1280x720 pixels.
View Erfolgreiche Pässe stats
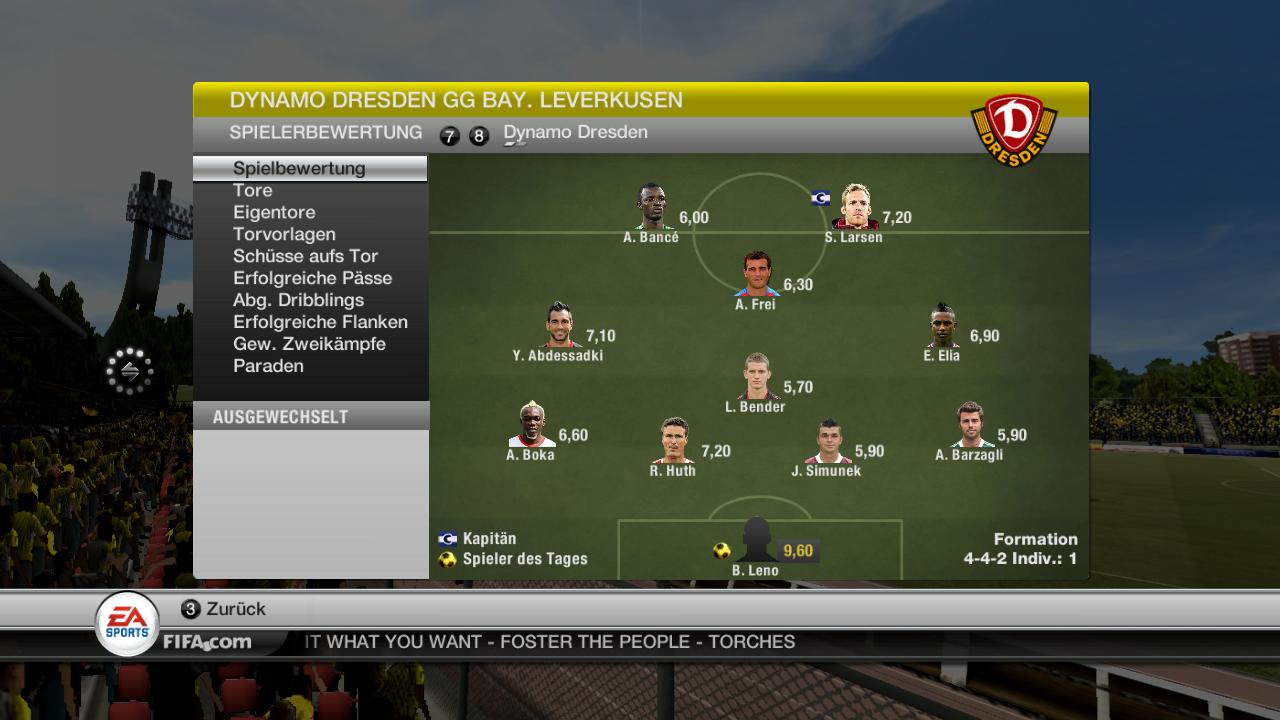click(312, 278)
